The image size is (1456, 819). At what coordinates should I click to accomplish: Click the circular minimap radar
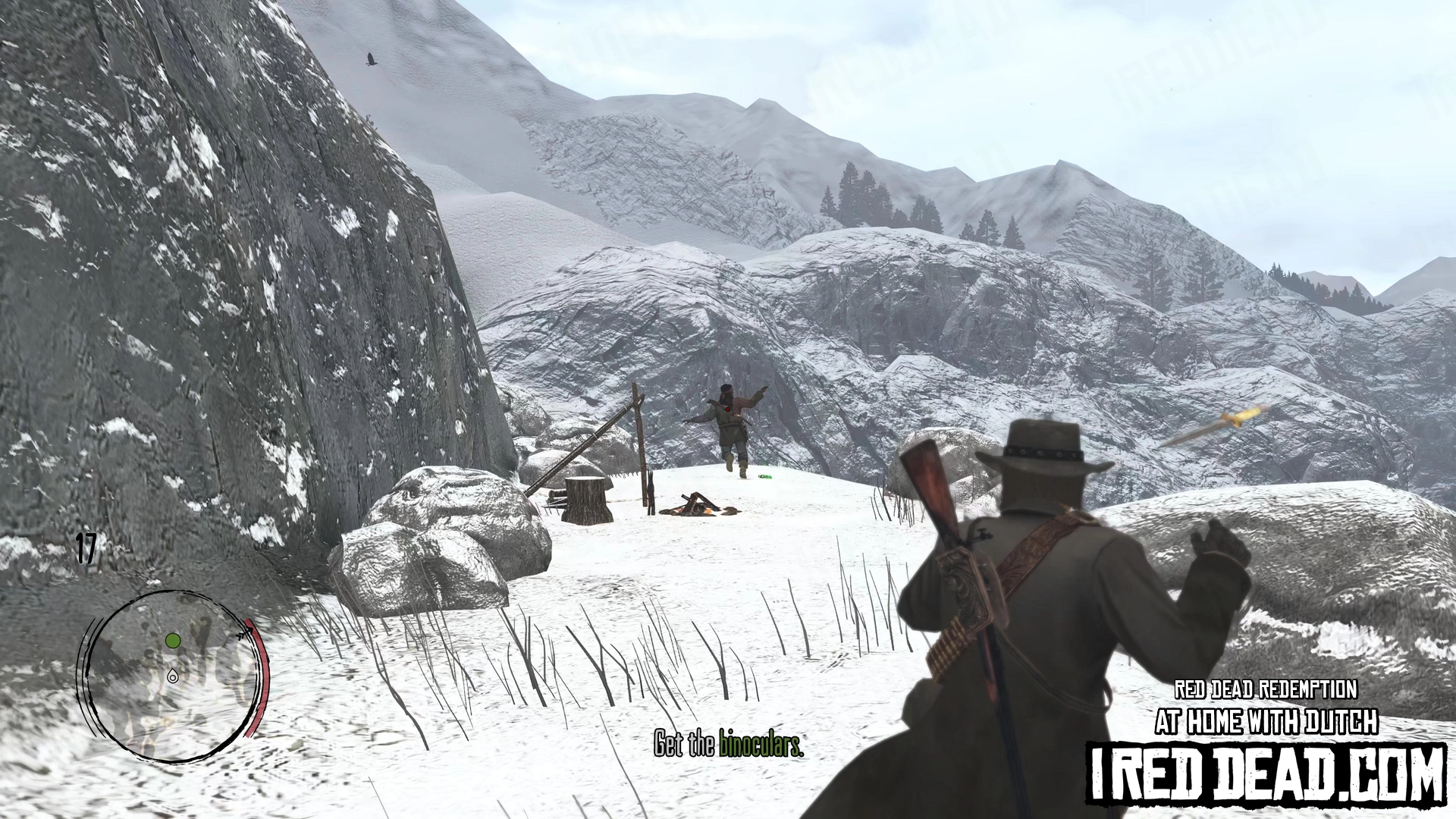pyautogui.click(x=173, y=676)
